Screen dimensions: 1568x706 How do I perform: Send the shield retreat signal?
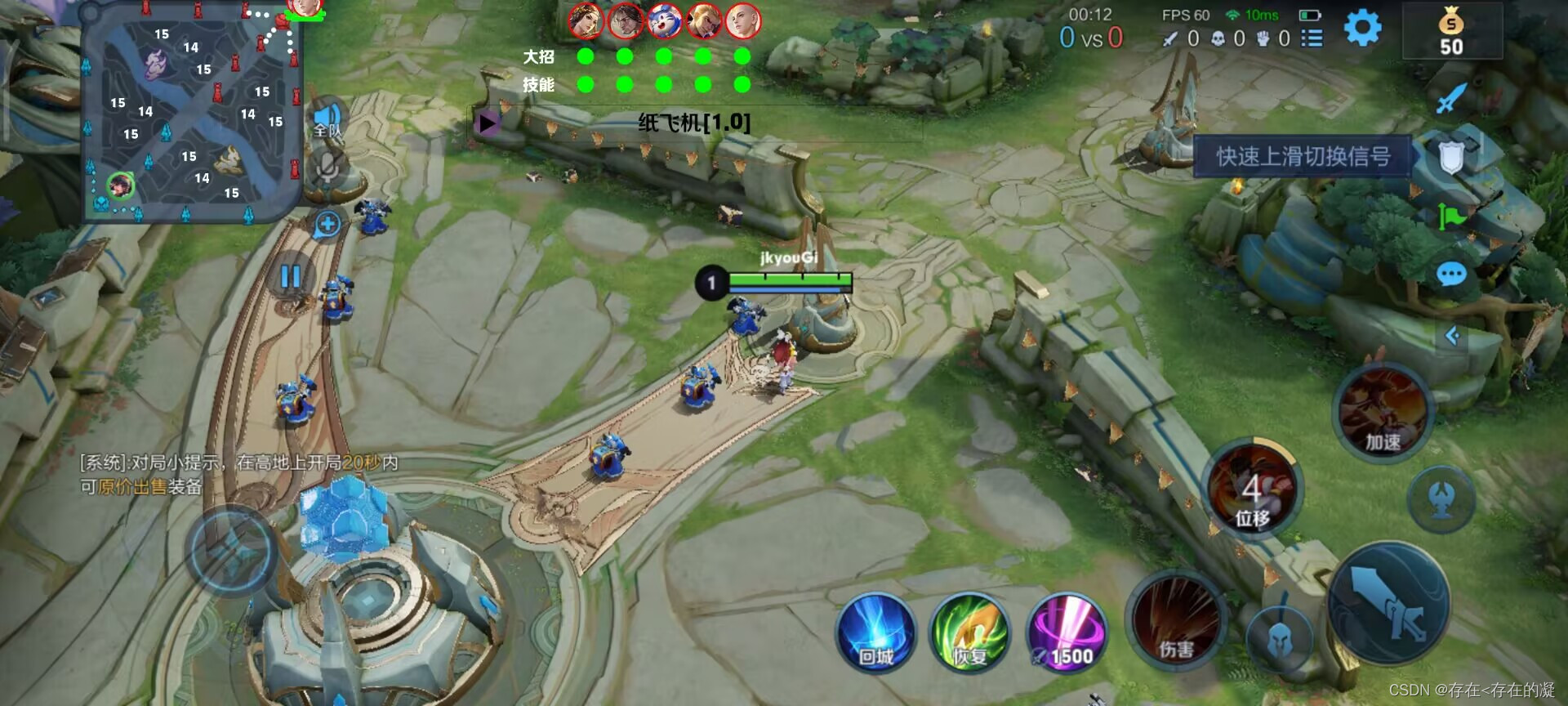pyautogui.click(x=1451, y=157)
